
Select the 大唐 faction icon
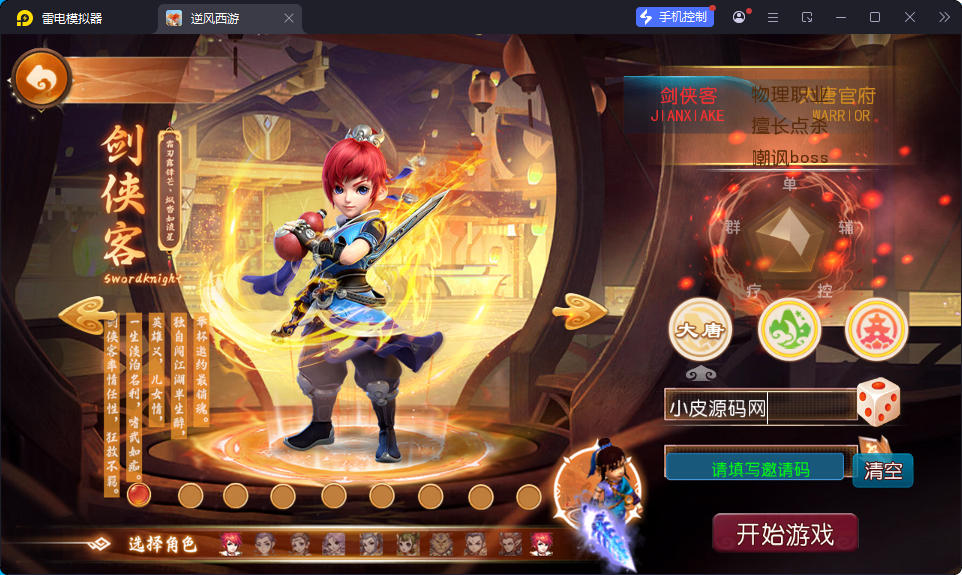[x=700, y=329]
